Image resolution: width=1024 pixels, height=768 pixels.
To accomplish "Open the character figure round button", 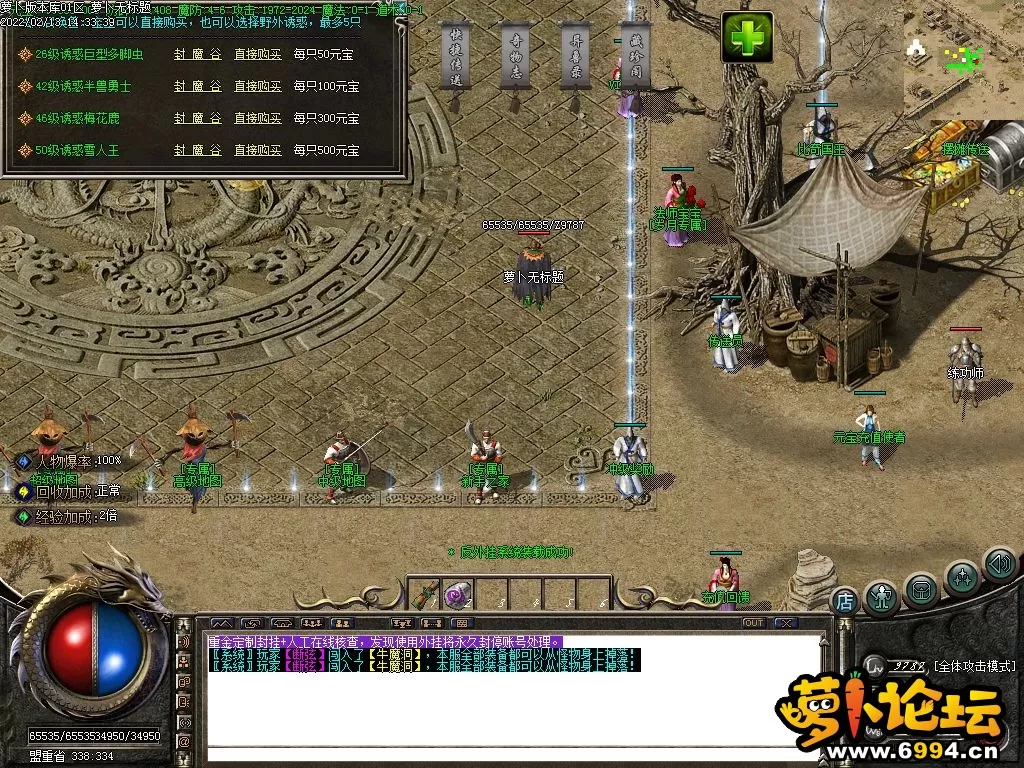I will (881, 597).
